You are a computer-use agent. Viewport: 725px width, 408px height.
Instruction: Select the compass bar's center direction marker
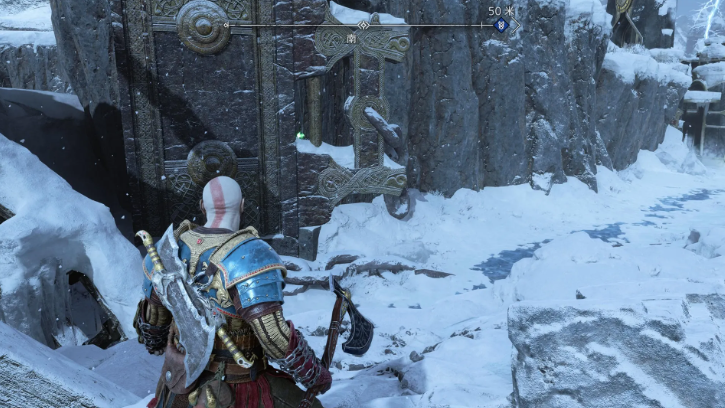(x=363, y=25)
